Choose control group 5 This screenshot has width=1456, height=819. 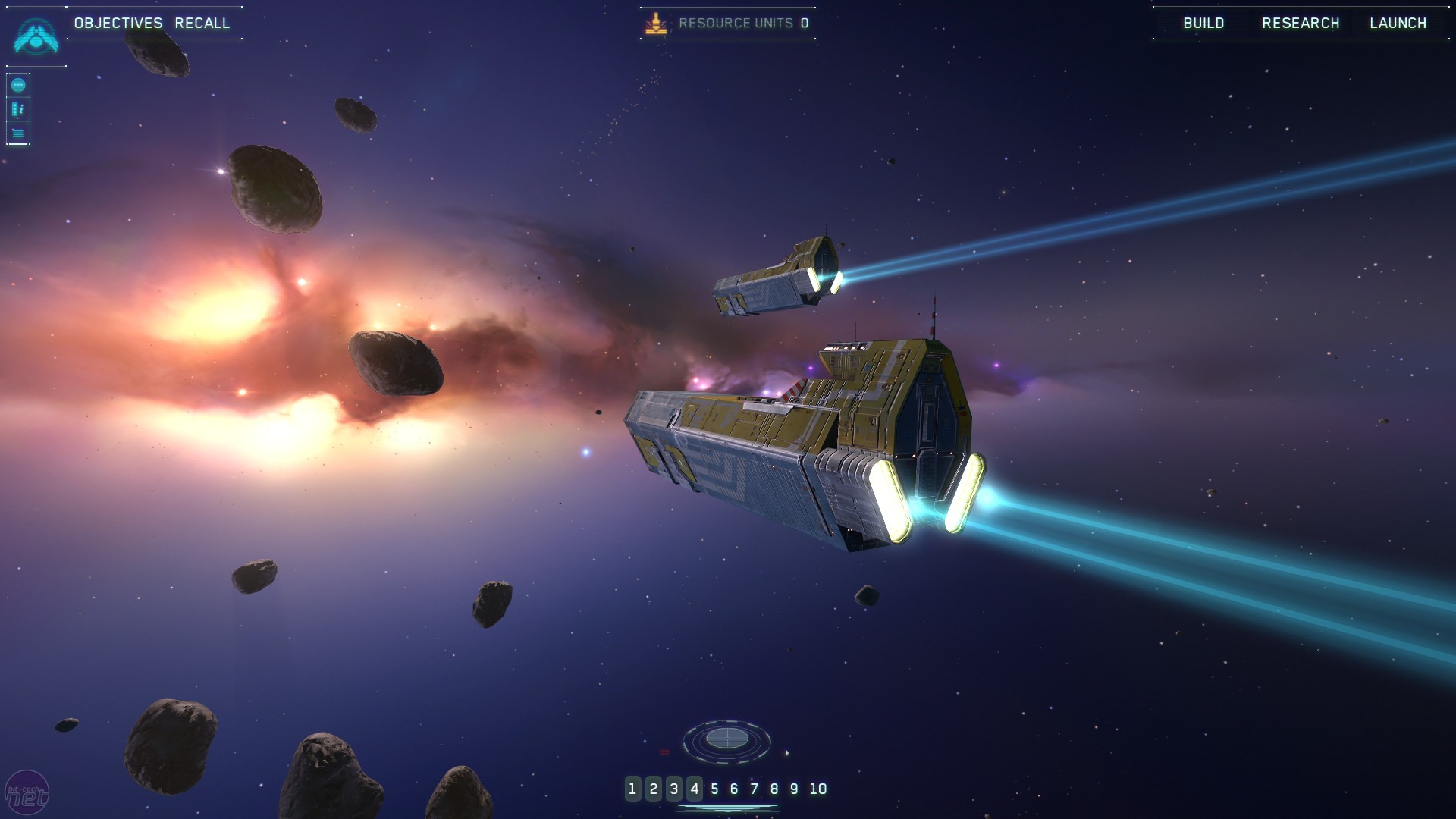coord(714,789)
